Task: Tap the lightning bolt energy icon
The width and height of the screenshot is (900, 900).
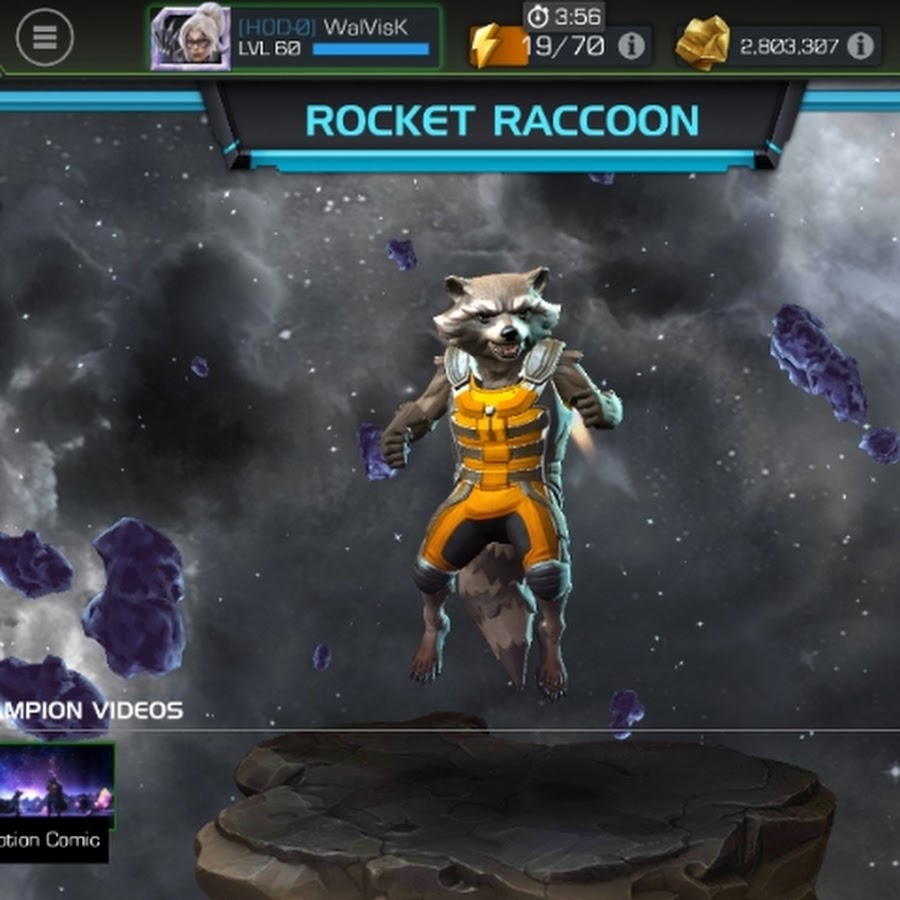Action: pyautogui.click(x=487, y=45)
